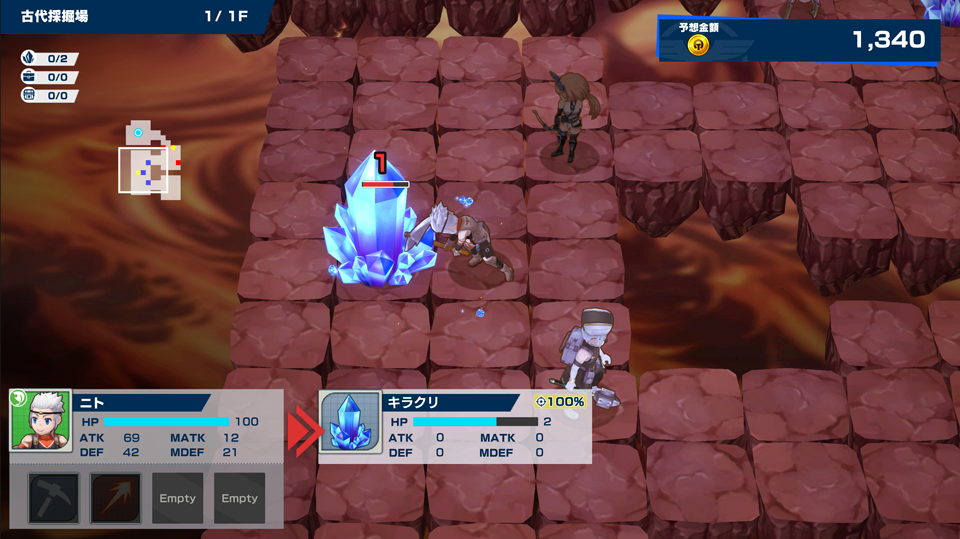Open the dungeon minimap
This screenshot has height=539, width=960.
pos(150,162)
